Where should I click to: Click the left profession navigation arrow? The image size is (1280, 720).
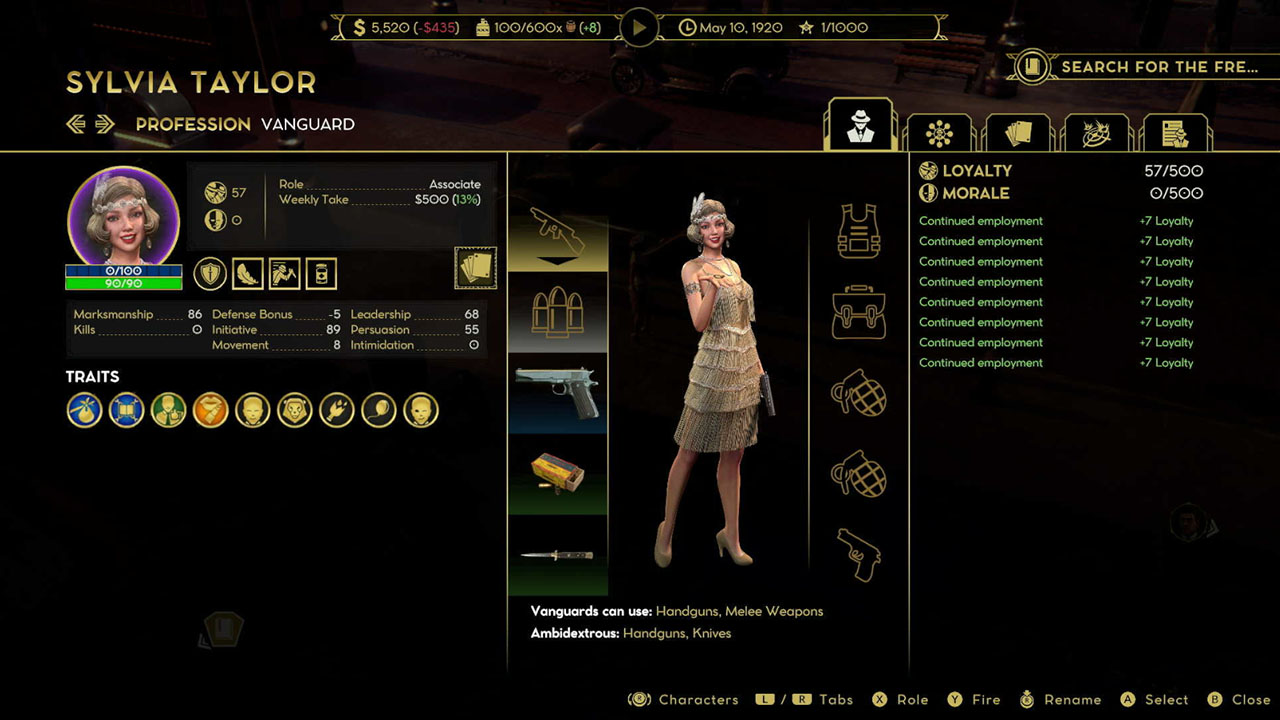75,124
